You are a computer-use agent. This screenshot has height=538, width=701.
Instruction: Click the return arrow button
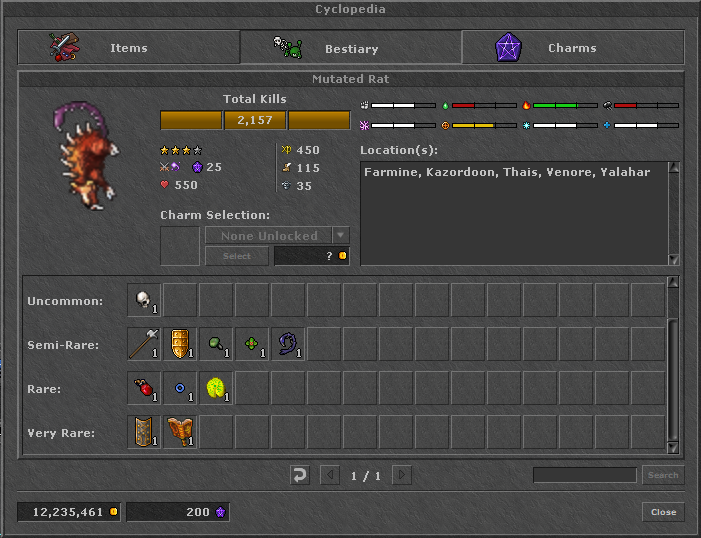click(x=300, y=475)
